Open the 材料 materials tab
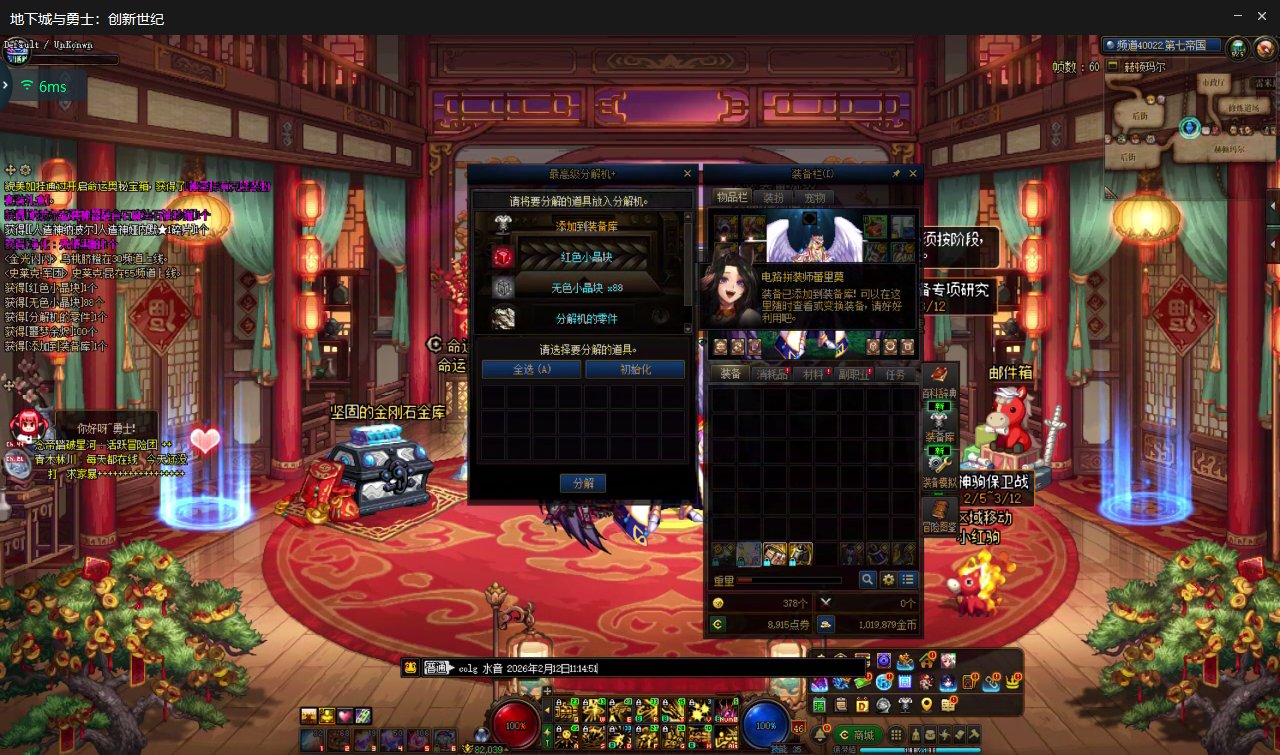This screenshot has width=1280, height=755. (x=814, y=374)
